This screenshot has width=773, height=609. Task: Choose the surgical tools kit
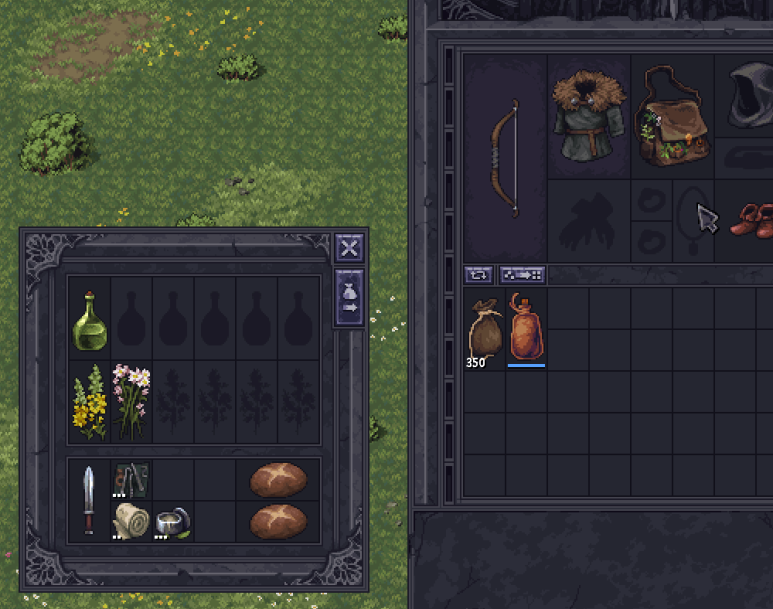click(131, 479)
